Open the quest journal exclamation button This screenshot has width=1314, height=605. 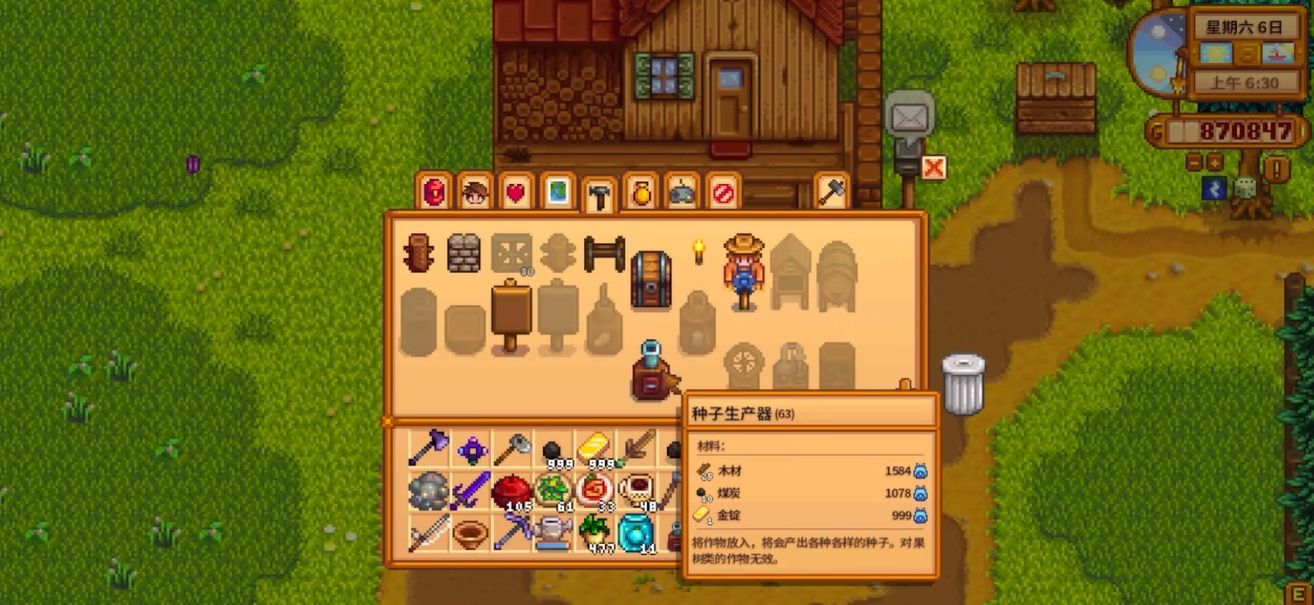coord(1275,168)
